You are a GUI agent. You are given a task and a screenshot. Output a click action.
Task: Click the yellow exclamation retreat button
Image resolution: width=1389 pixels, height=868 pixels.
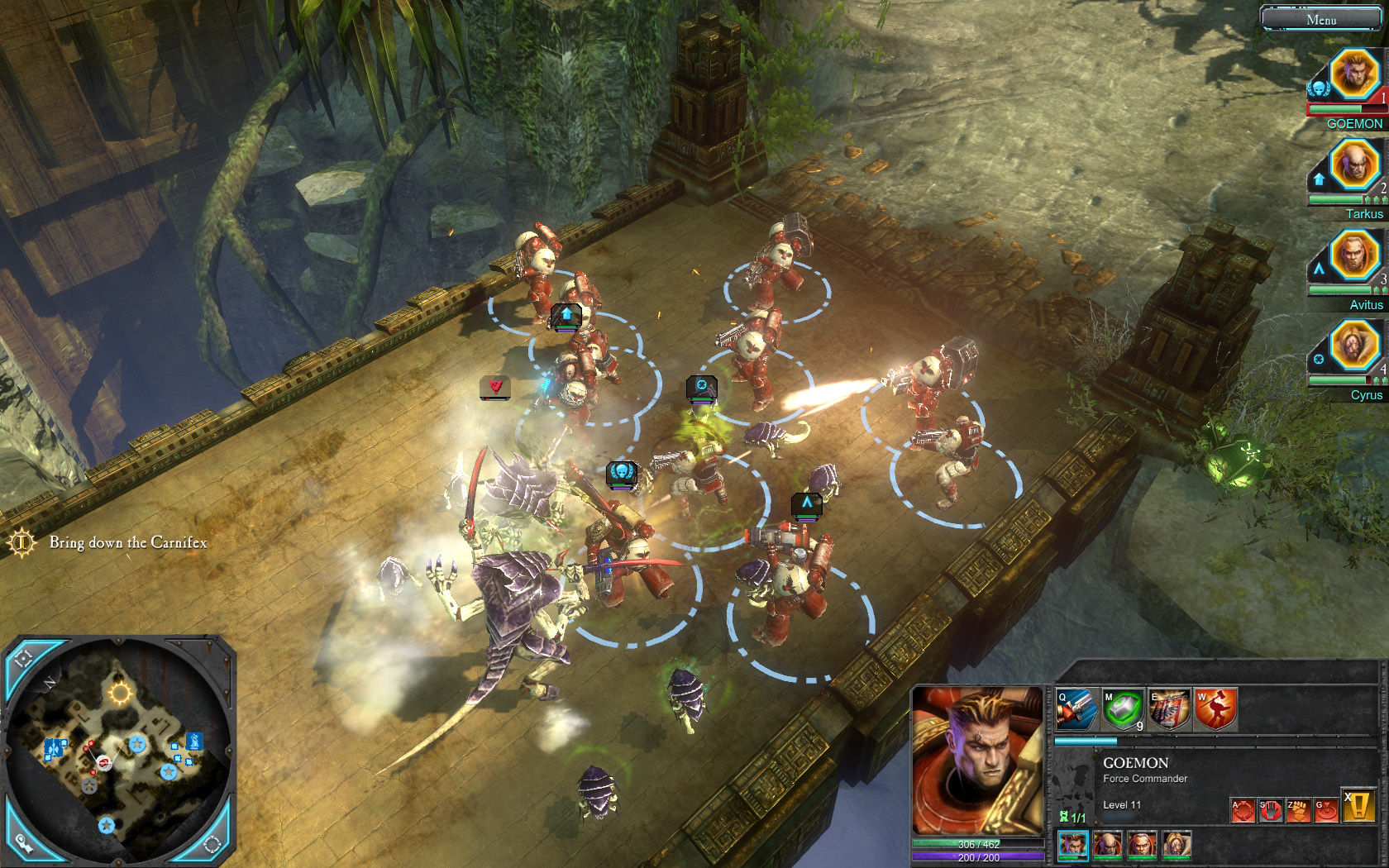pyautogui.click(x=1358, y=805)
